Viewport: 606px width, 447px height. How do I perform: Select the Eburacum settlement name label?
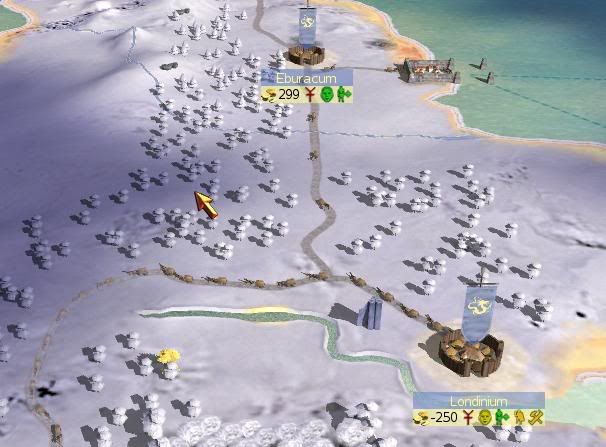point(307,77)
